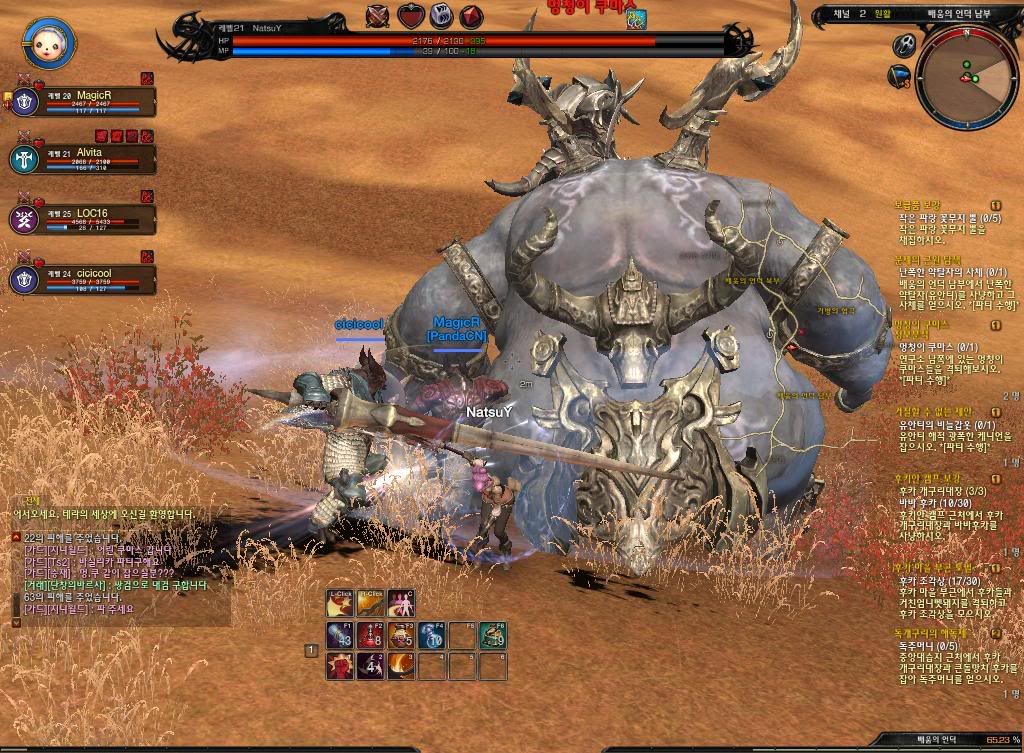
Task: Click the white mask icon beside the minimap
Action: tap(904, 45)
